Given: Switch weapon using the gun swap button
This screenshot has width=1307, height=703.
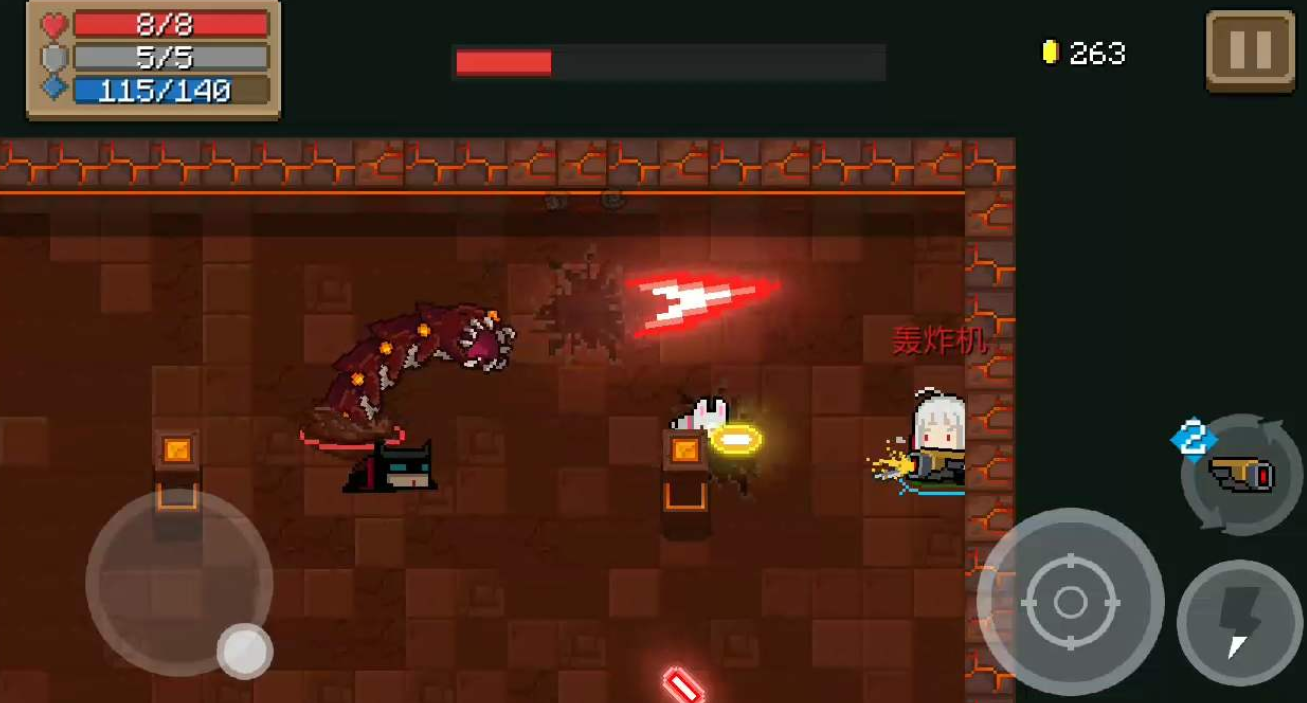Looking at the screenshot, I should point(1240,474).
